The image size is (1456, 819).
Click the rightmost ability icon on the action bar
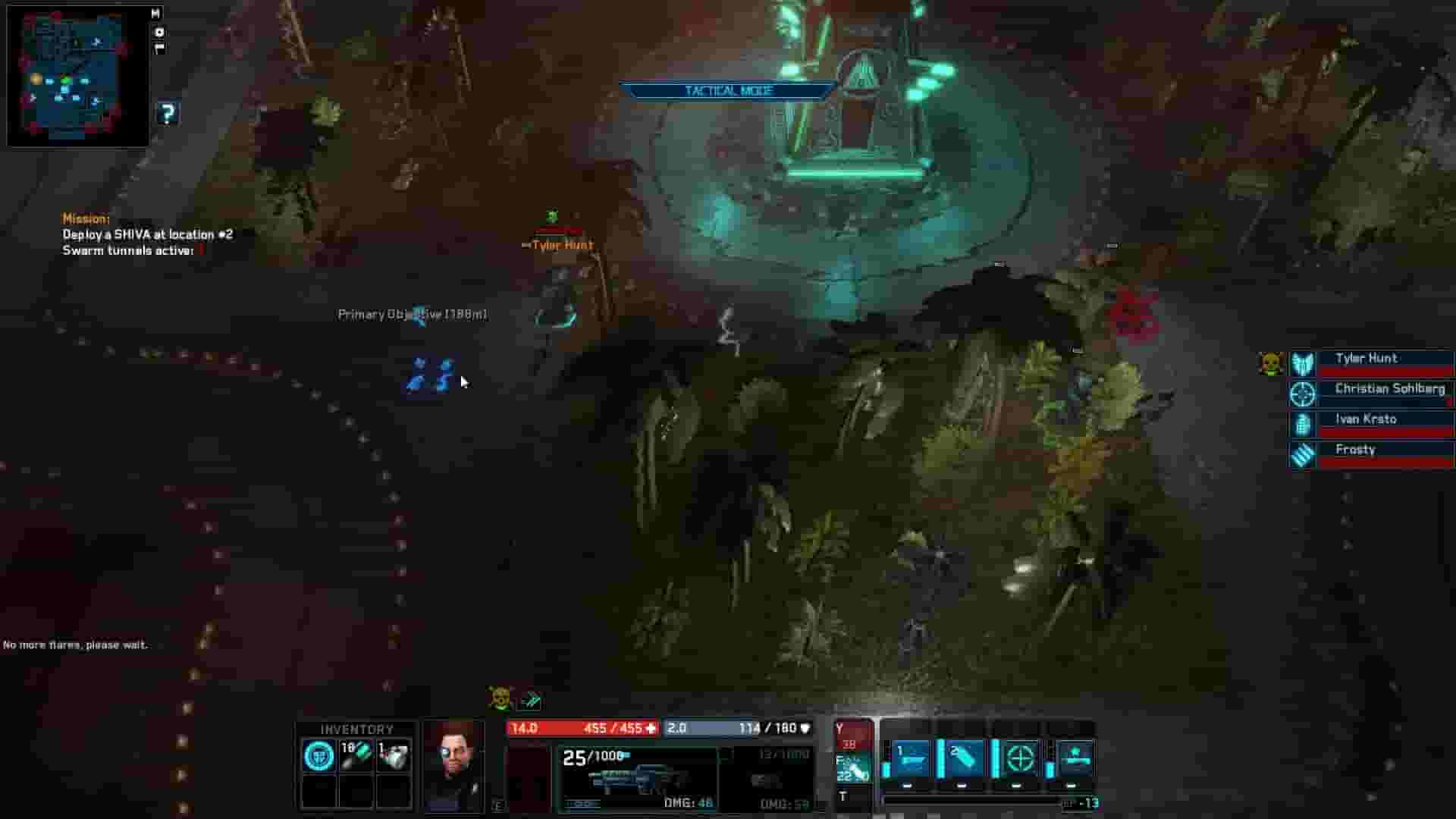point(1075,757)
